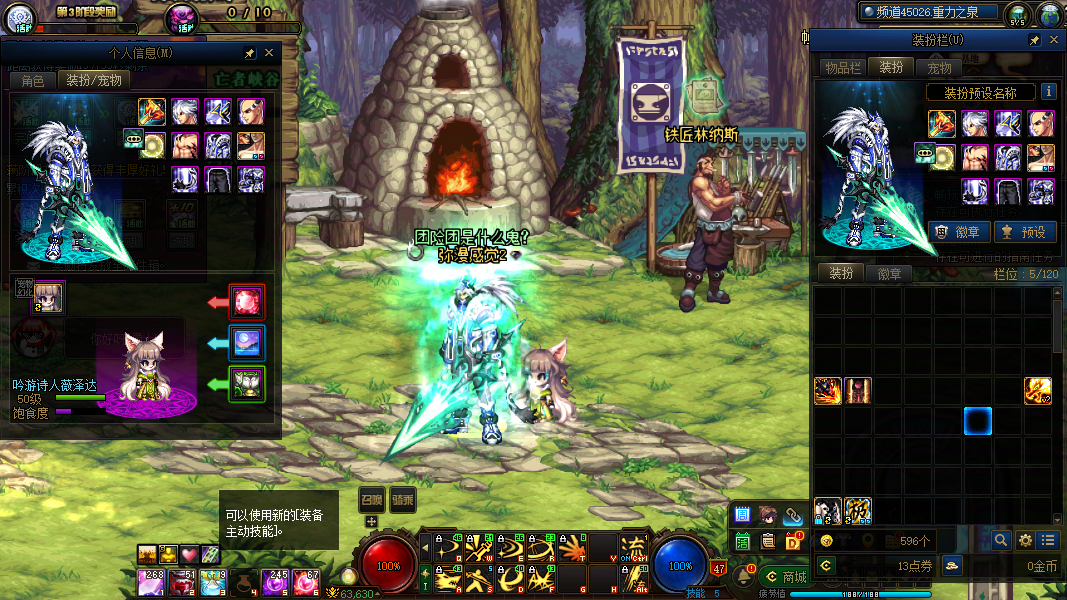The width and height of the screenshot is (1067, 600).
Task: Open the 物品栏 items tab
Action: click(x=842, y=67)
